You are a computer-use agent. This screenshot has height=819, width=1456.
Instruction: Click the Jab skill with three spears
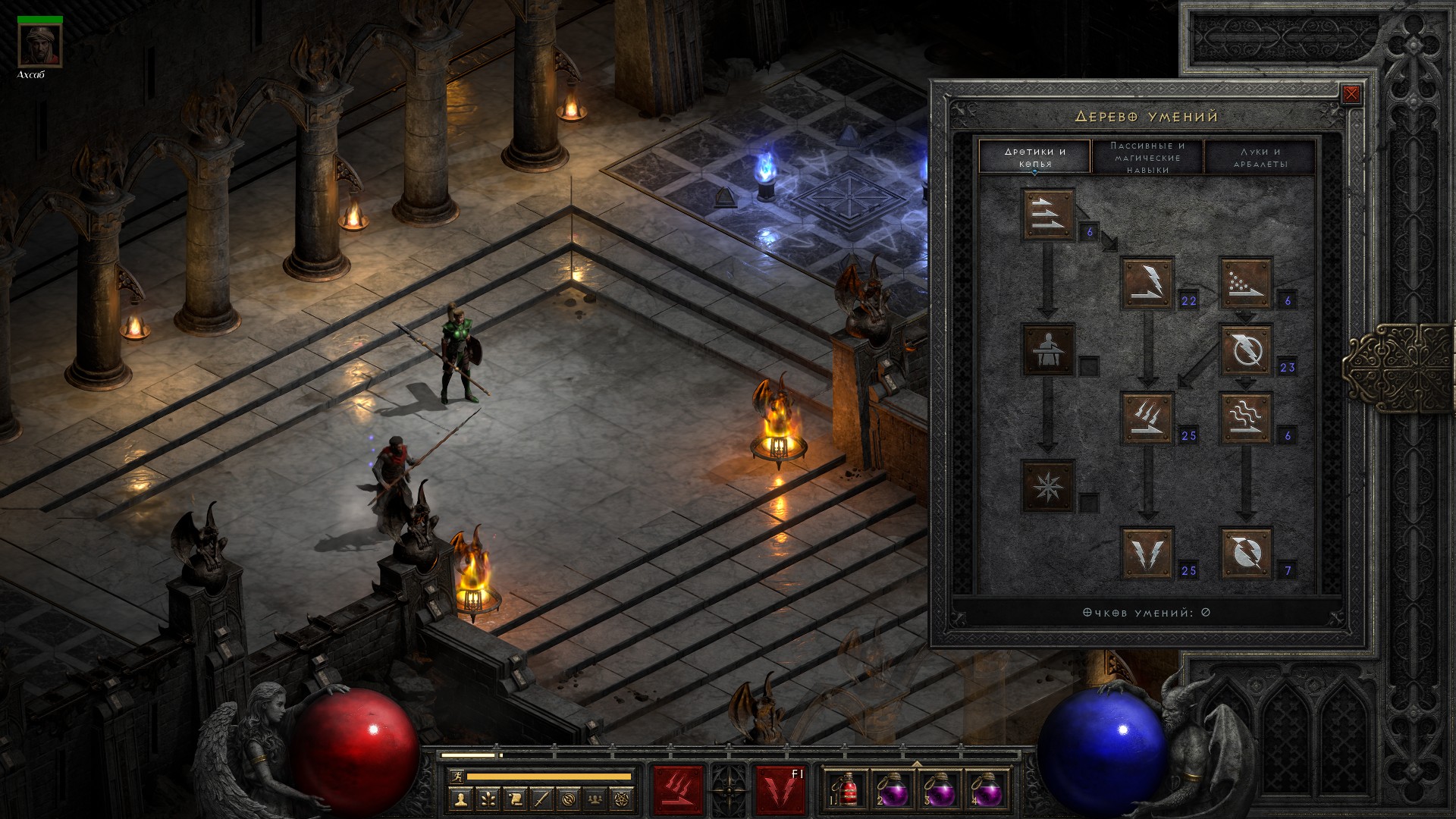click(x=1048, y=215)
